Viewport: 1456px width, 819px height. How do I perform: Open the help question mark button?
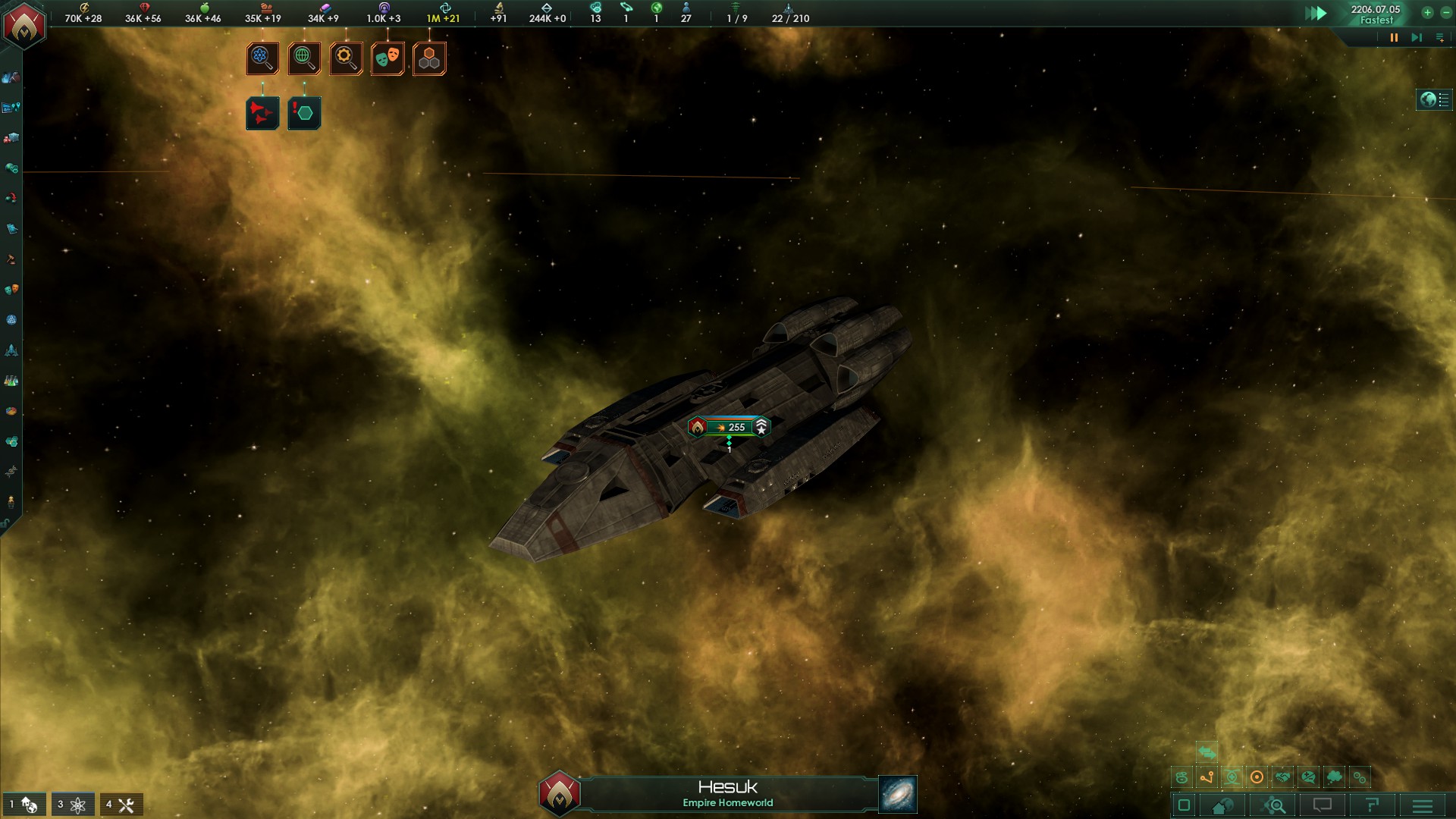pyautogui.click(x=1372, y=805)
